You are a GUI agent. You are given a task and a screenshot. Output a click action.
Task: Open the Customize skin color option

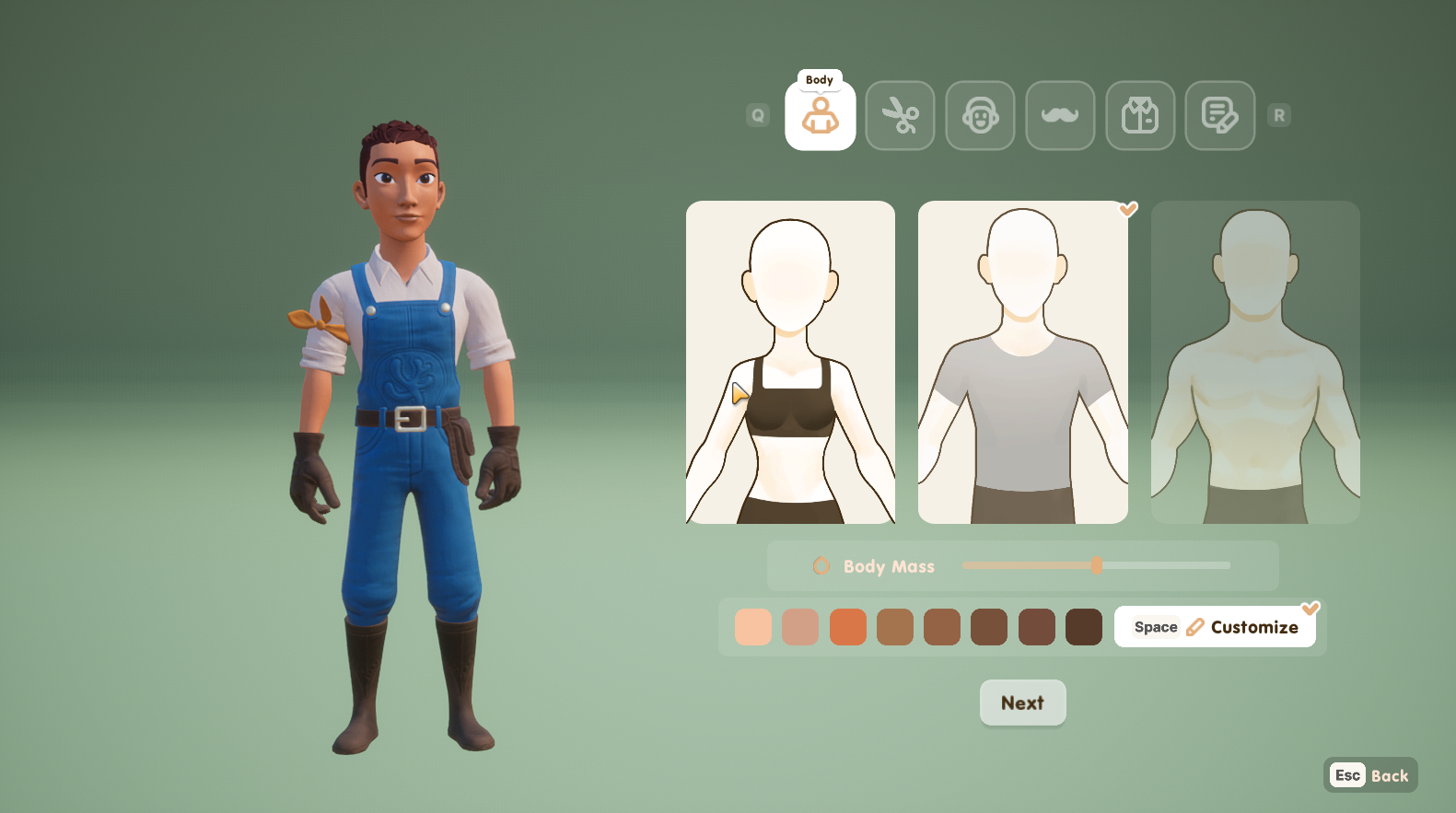tap(1215, 627)
